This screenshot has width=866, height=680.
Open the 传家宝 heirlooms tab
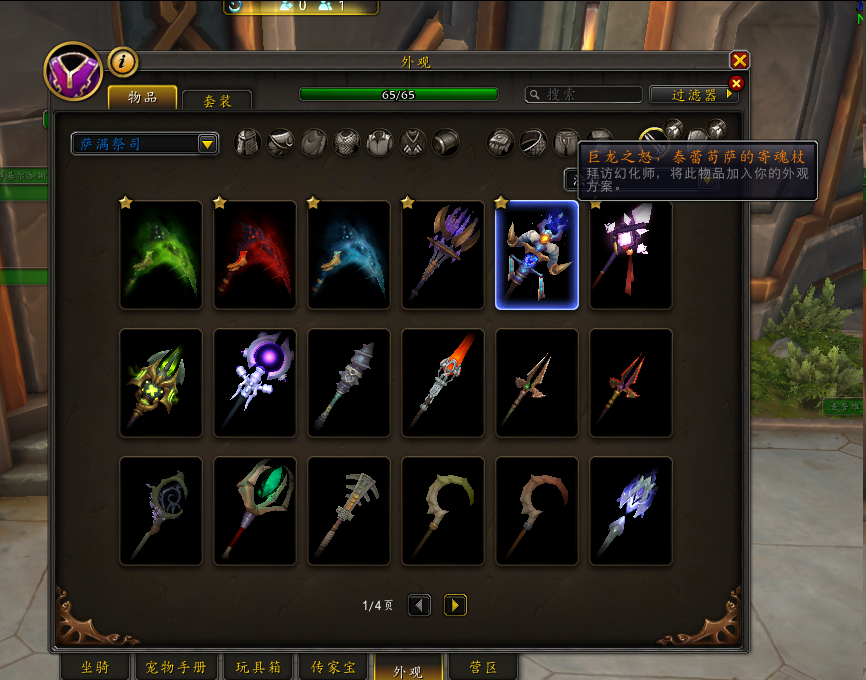point(332,667)
